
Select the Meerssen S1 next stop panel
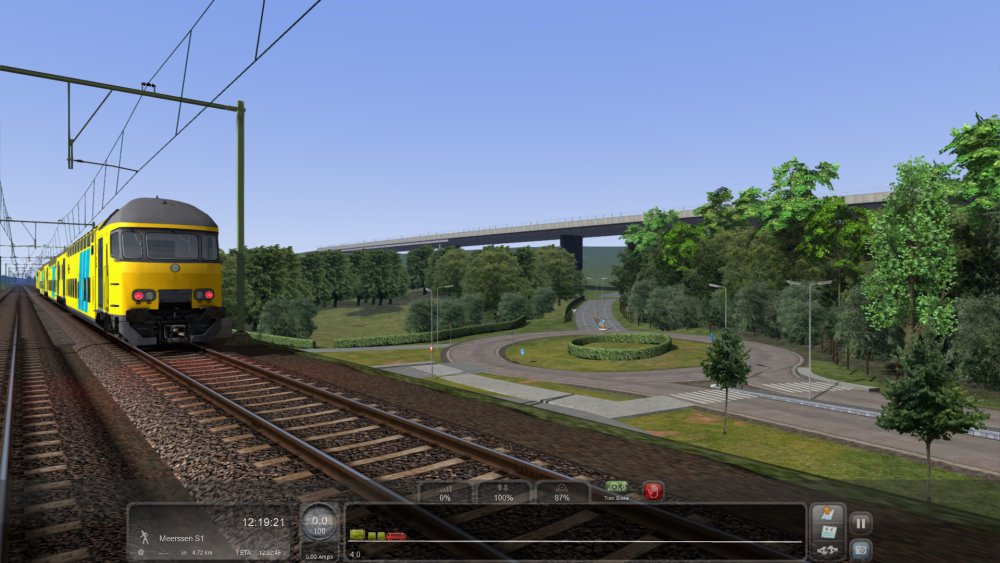(x=210, y=531)
